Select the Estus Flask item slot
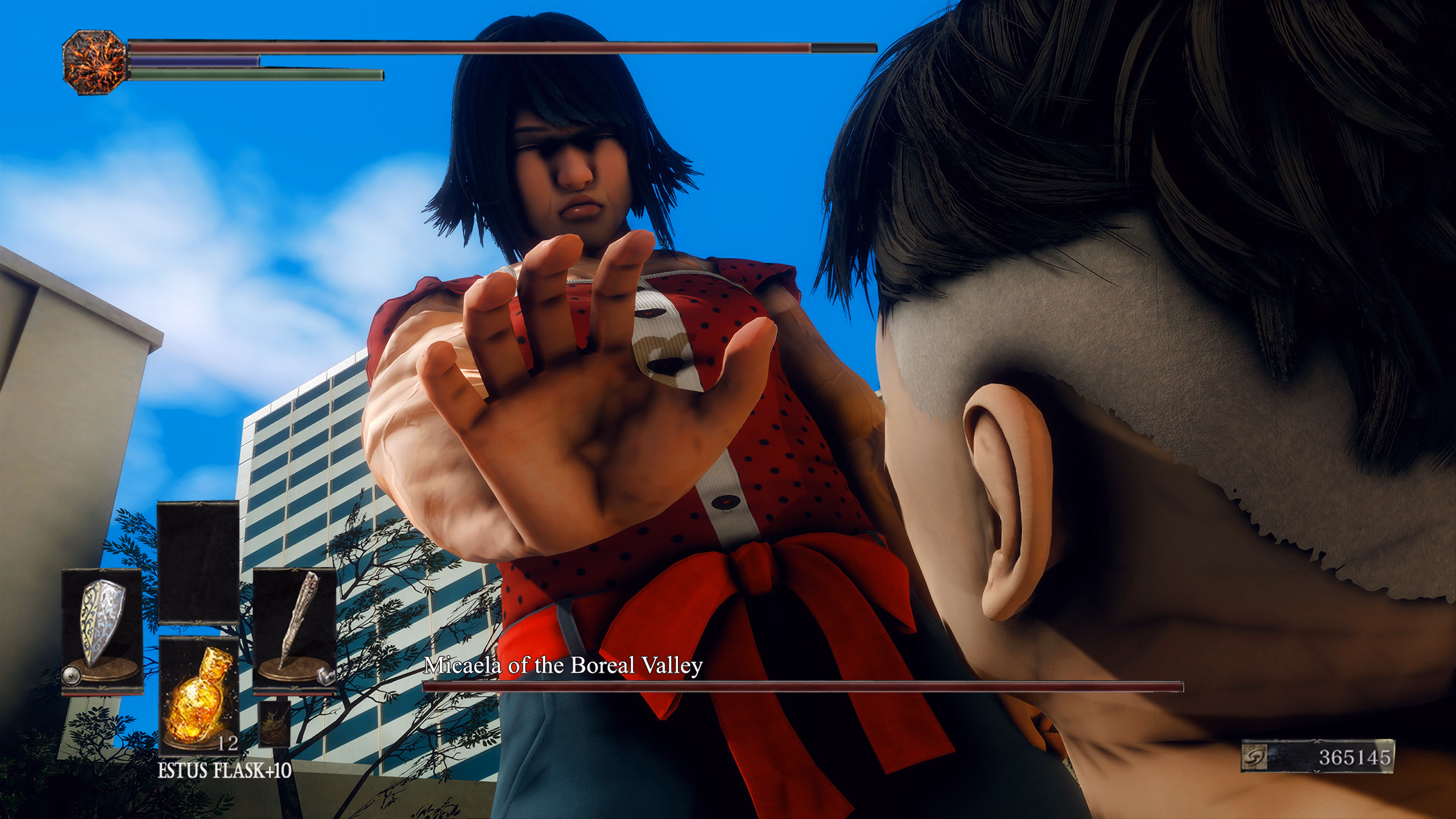 click(x=198, y=695)
